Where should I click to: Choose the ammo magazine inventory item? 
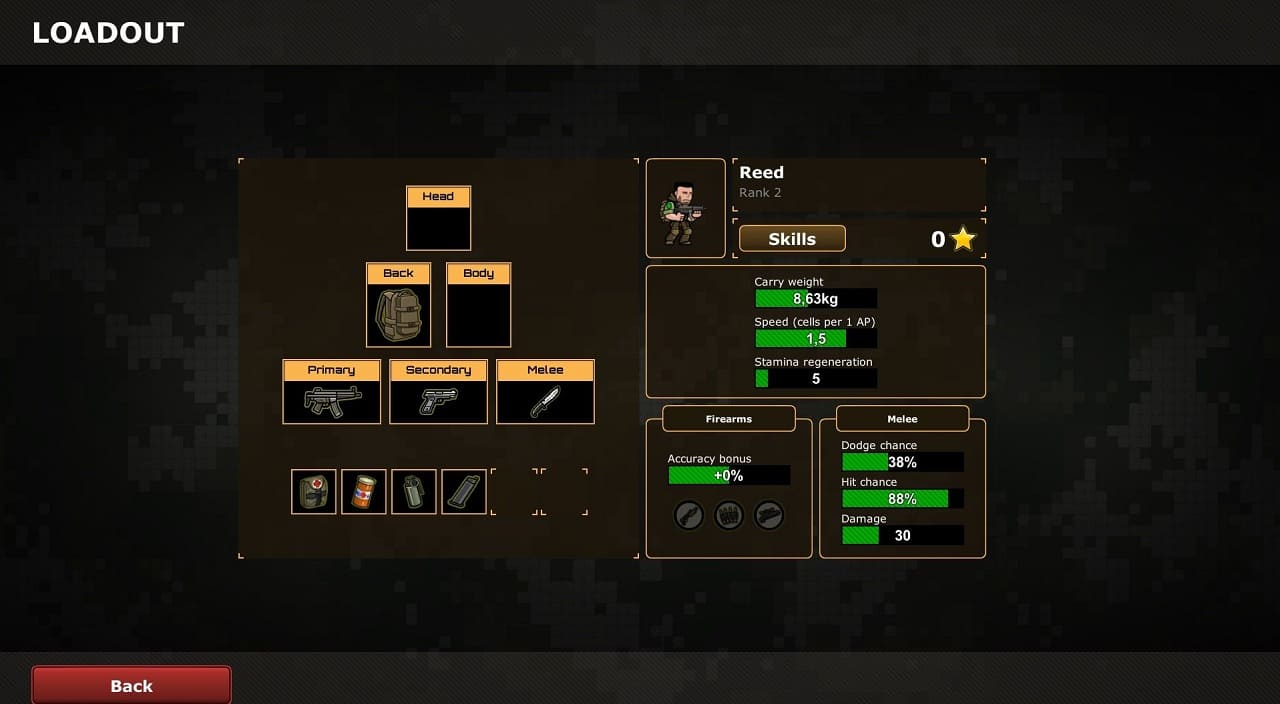464,492
